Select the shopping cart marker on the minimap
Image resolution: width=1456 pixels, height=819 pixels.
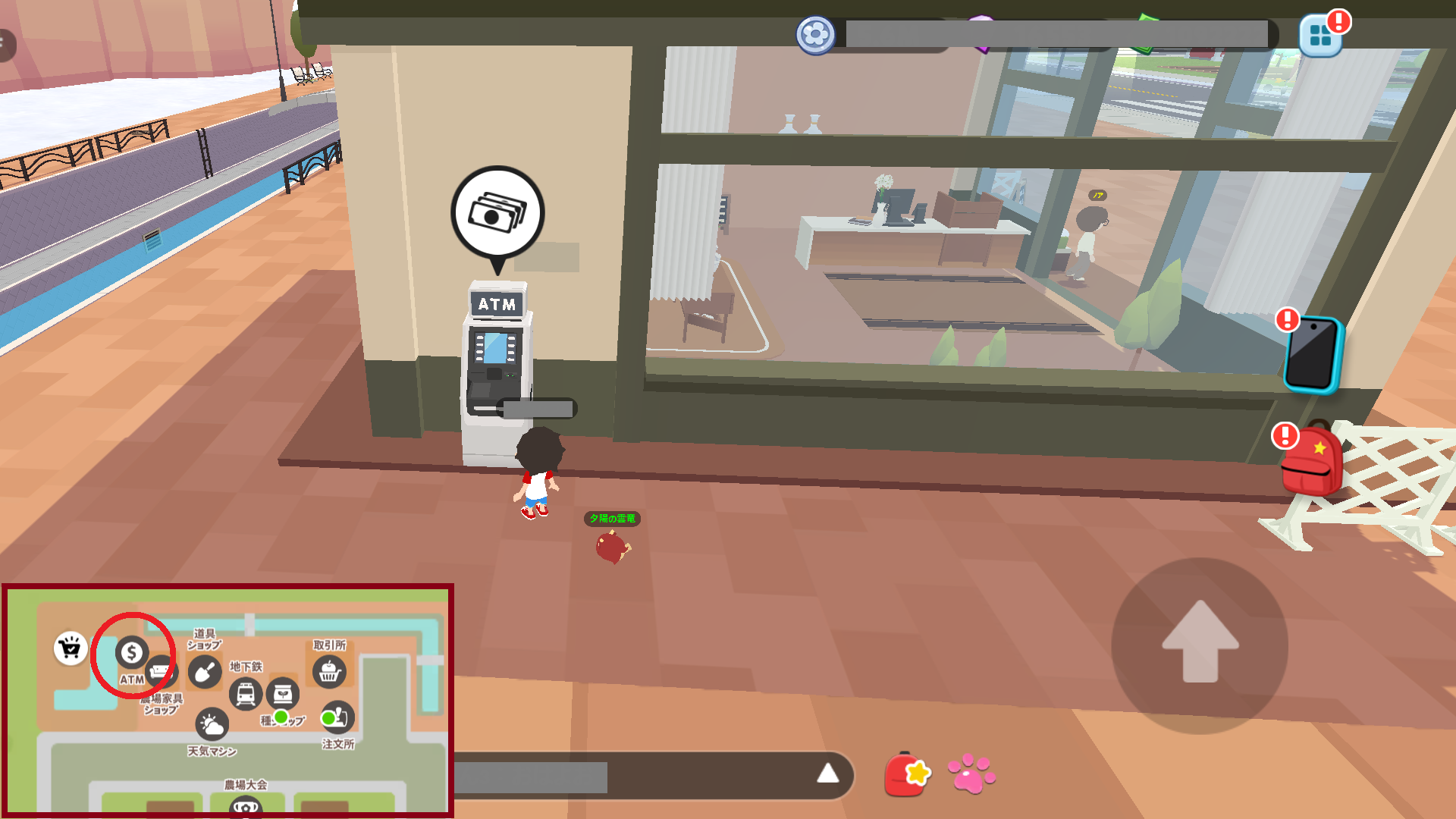coord(71,648)
